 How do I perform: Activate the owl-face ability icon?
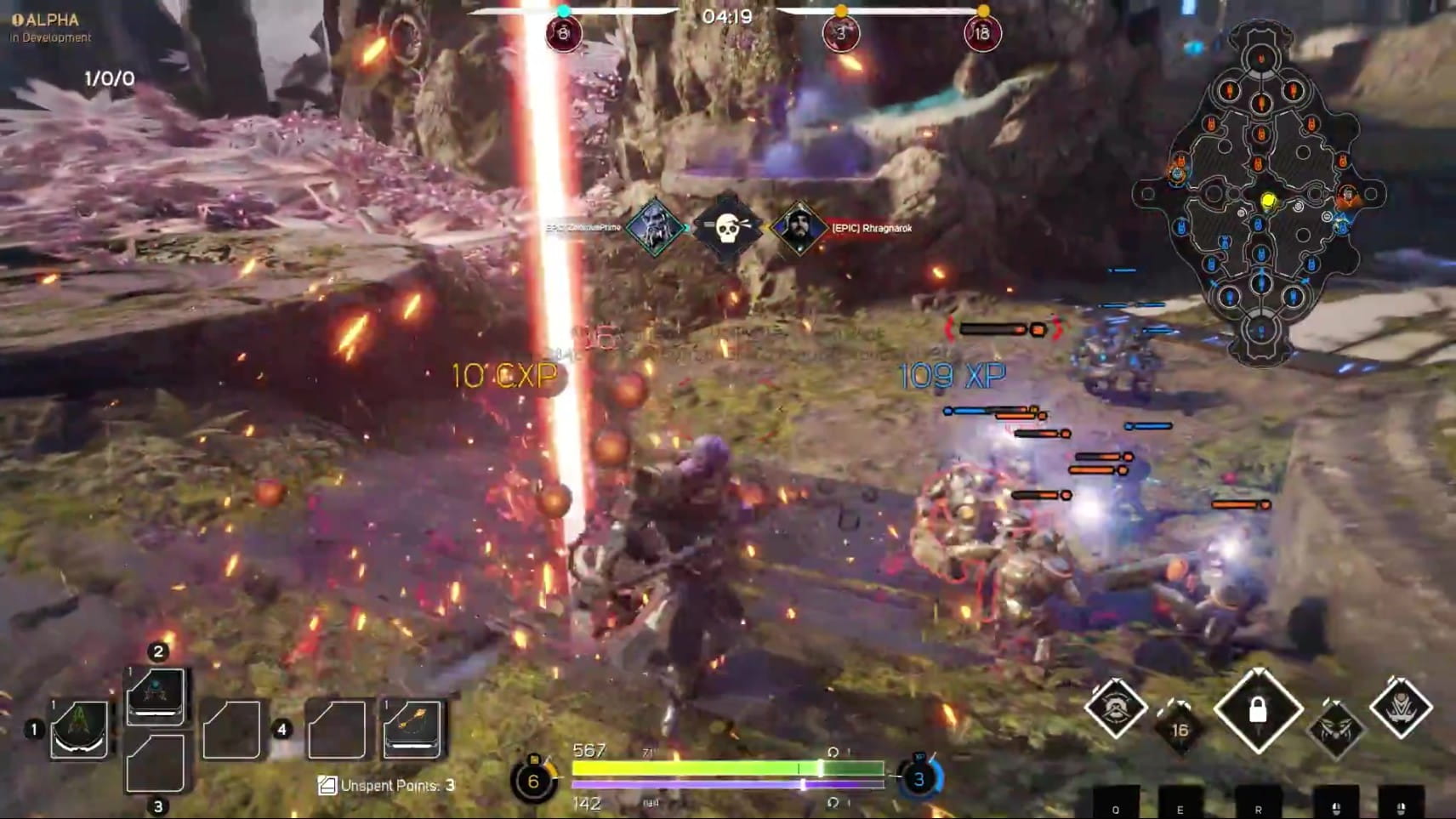pyautogui.click(x=1336, y=730)
